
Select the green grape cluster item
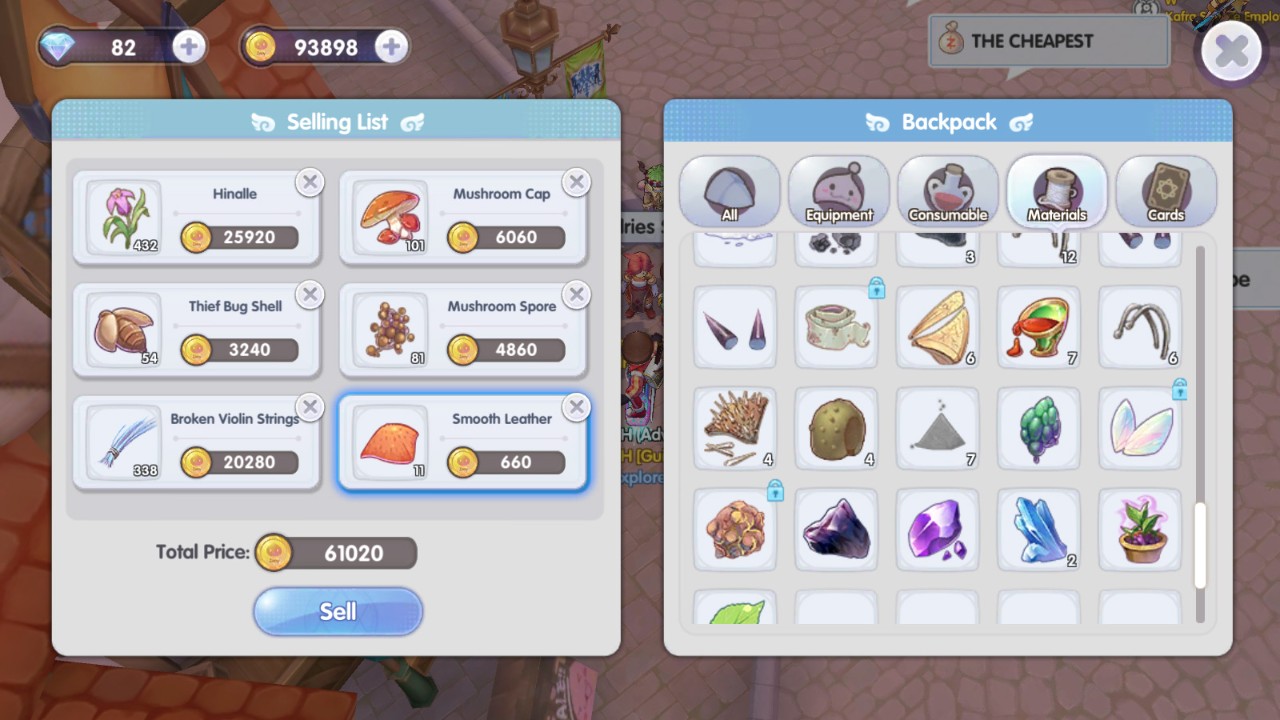point(1038,429)
